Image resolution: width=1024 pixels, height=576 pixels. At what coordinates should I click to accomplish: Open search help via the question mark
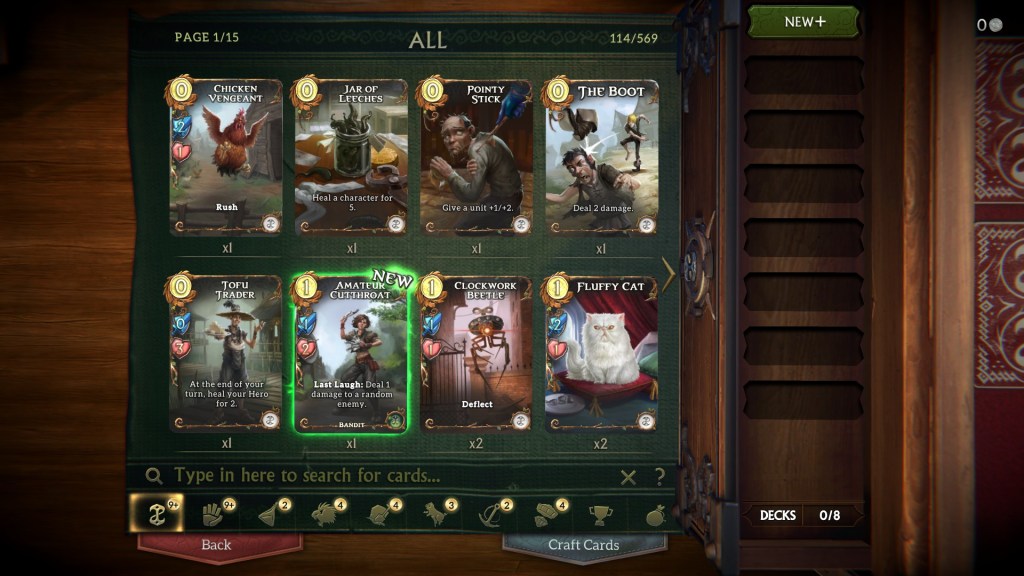point(659,477)
